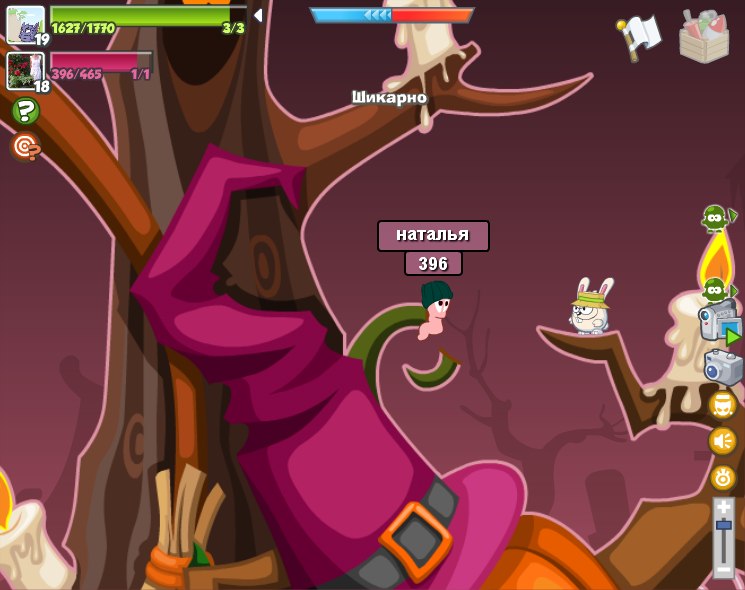Zoom in with the plus button

[723, 507]
